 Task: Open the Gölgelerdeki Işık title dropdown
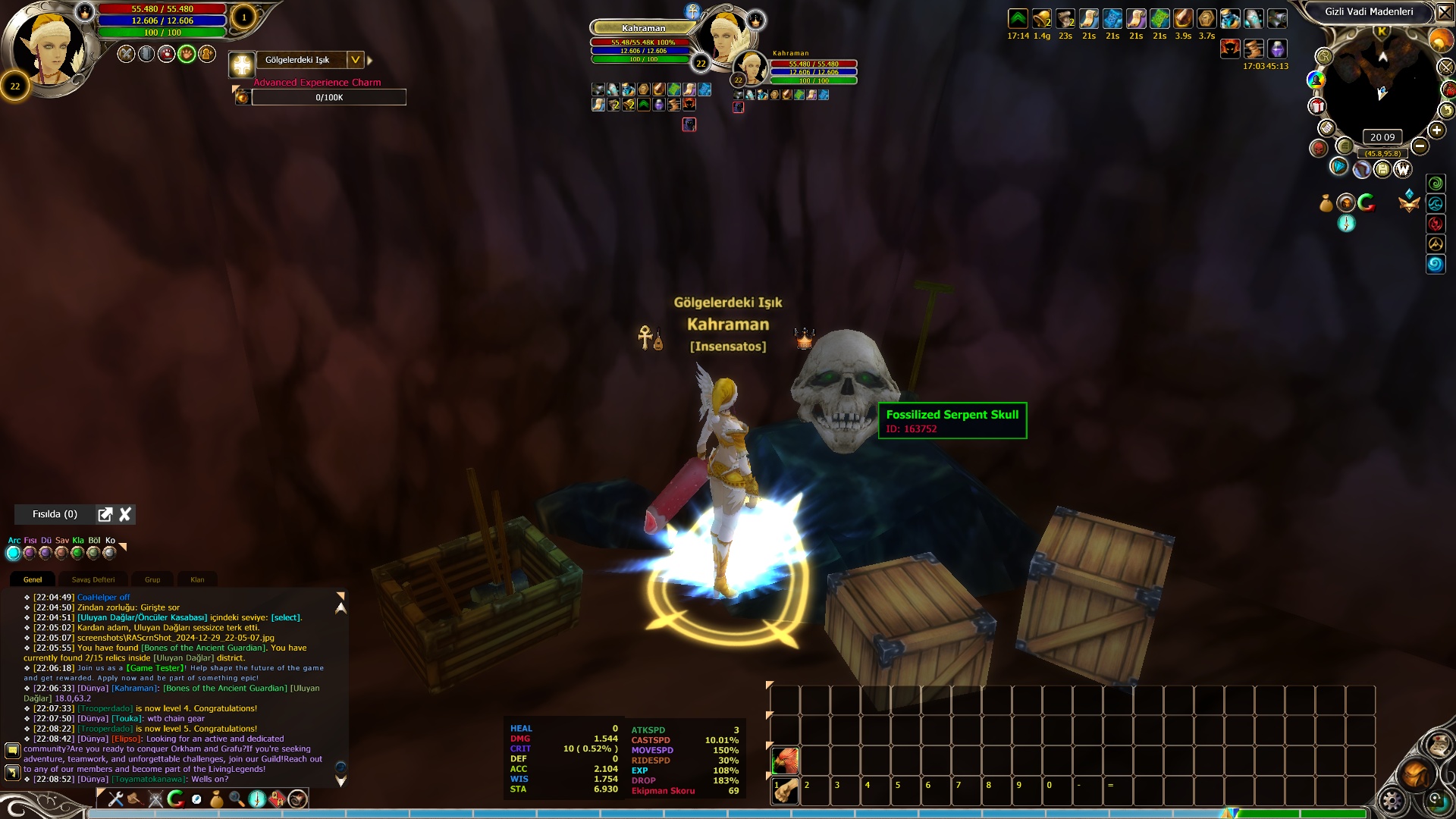[355, 60]
